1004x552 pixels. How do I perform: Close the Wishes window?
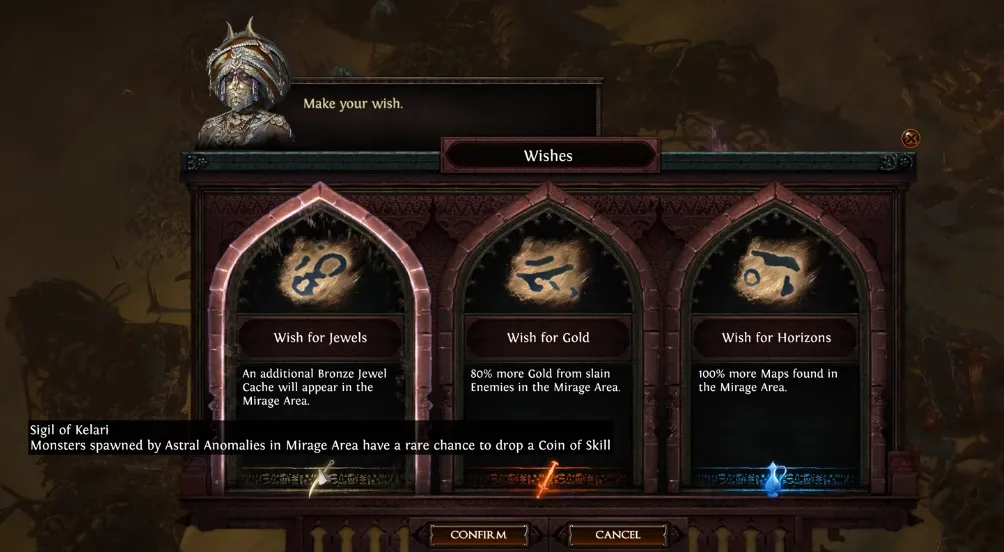pos(910,138)
